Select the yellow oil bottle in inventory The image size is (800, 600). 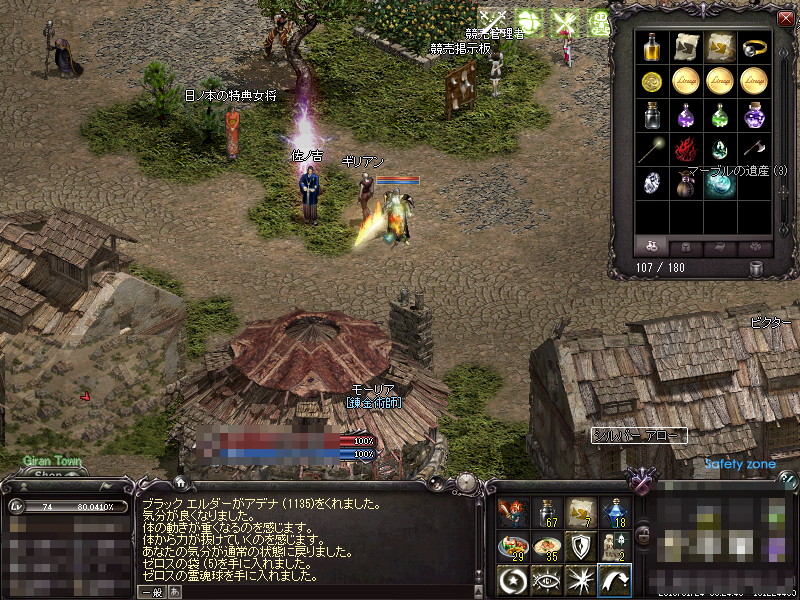point(652,46)
